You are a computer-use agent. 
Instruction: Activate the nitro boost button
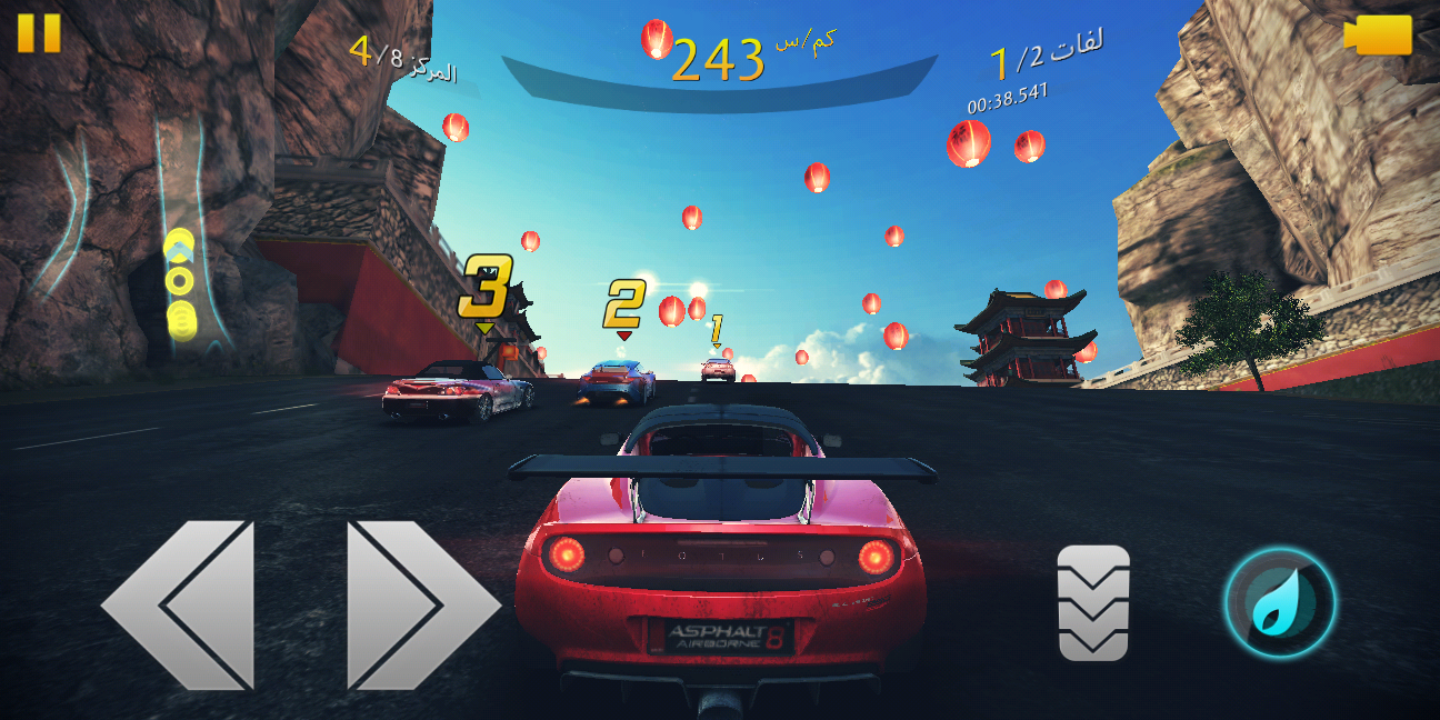click(1280, 603)
